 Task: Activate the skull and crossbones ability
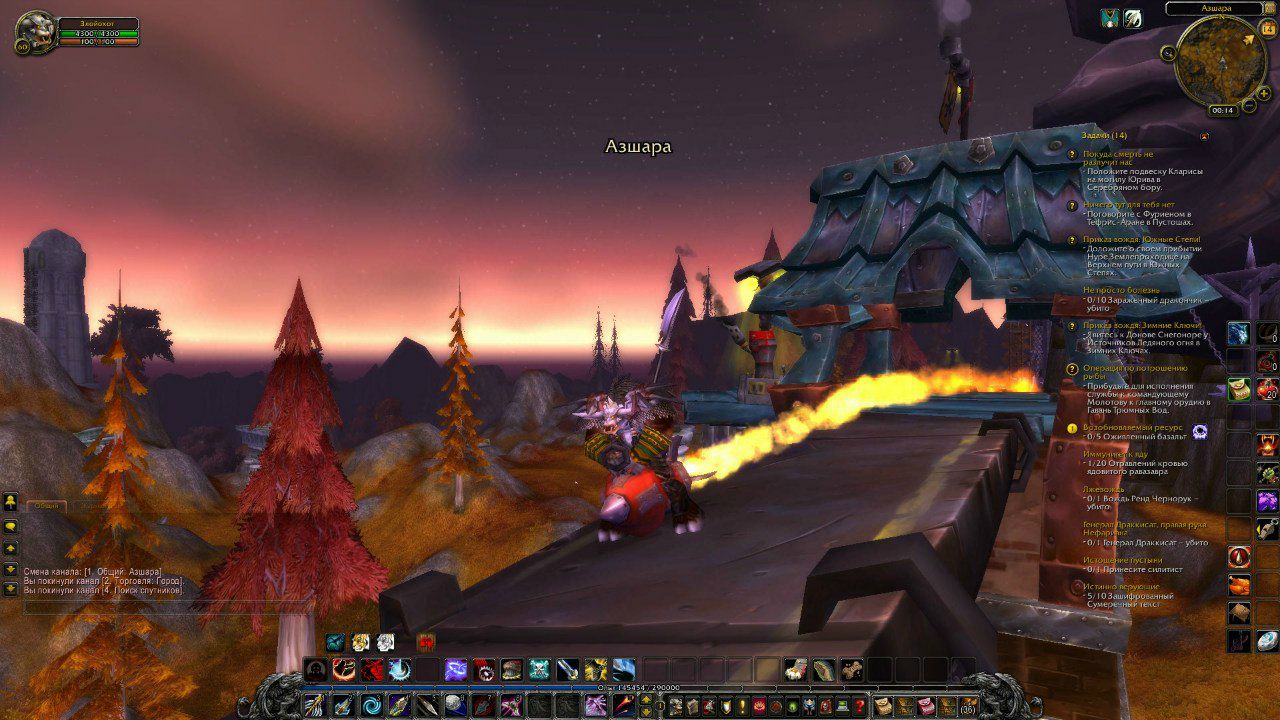pyautogui.click(x=539, y=670)
